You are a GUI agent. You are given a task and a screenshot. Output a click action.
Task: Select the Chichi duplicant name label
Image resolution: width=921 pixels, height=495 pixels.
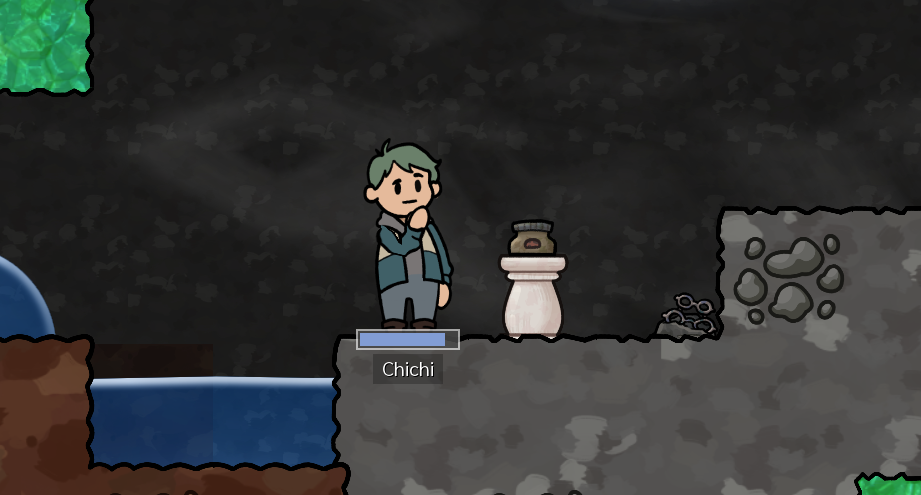click(408, 369)
